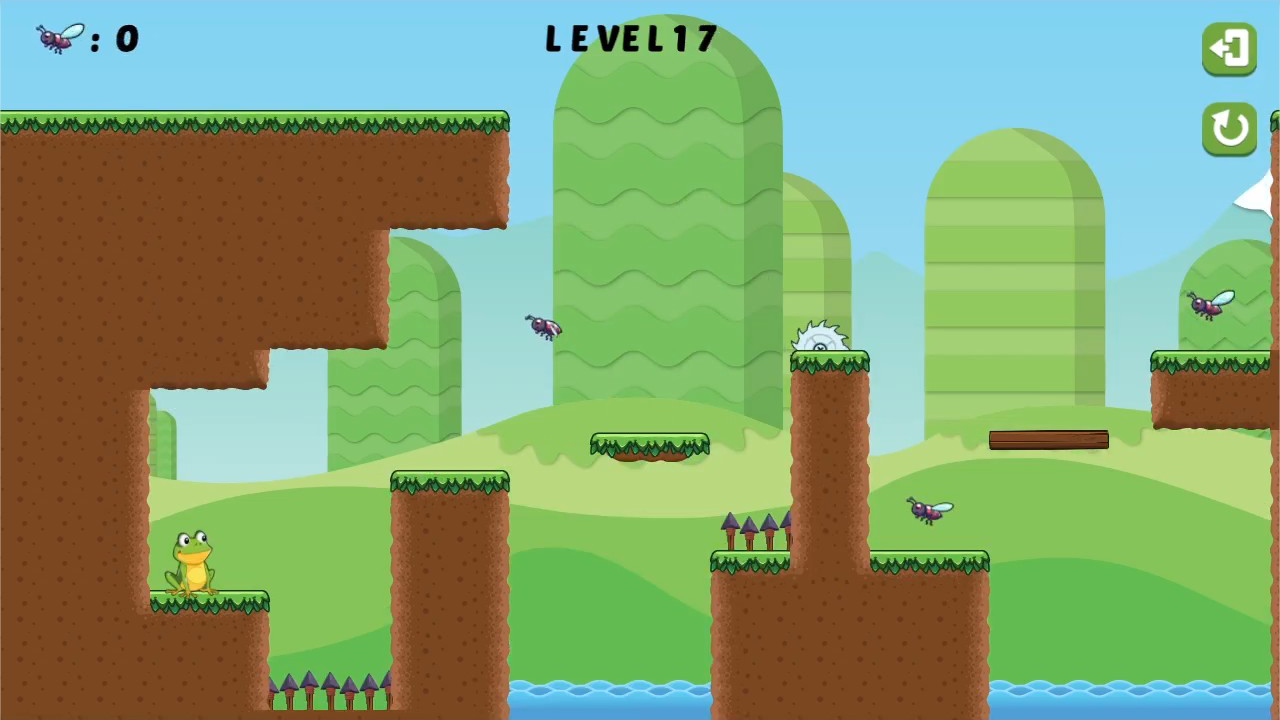
Task: Click the spinning saw blade
Action: [820, 340]
